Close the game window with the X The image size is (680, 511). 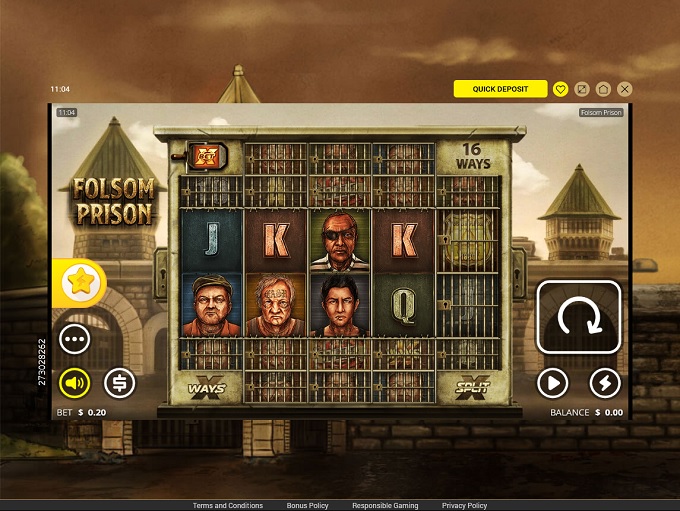[x=625, y=89]
